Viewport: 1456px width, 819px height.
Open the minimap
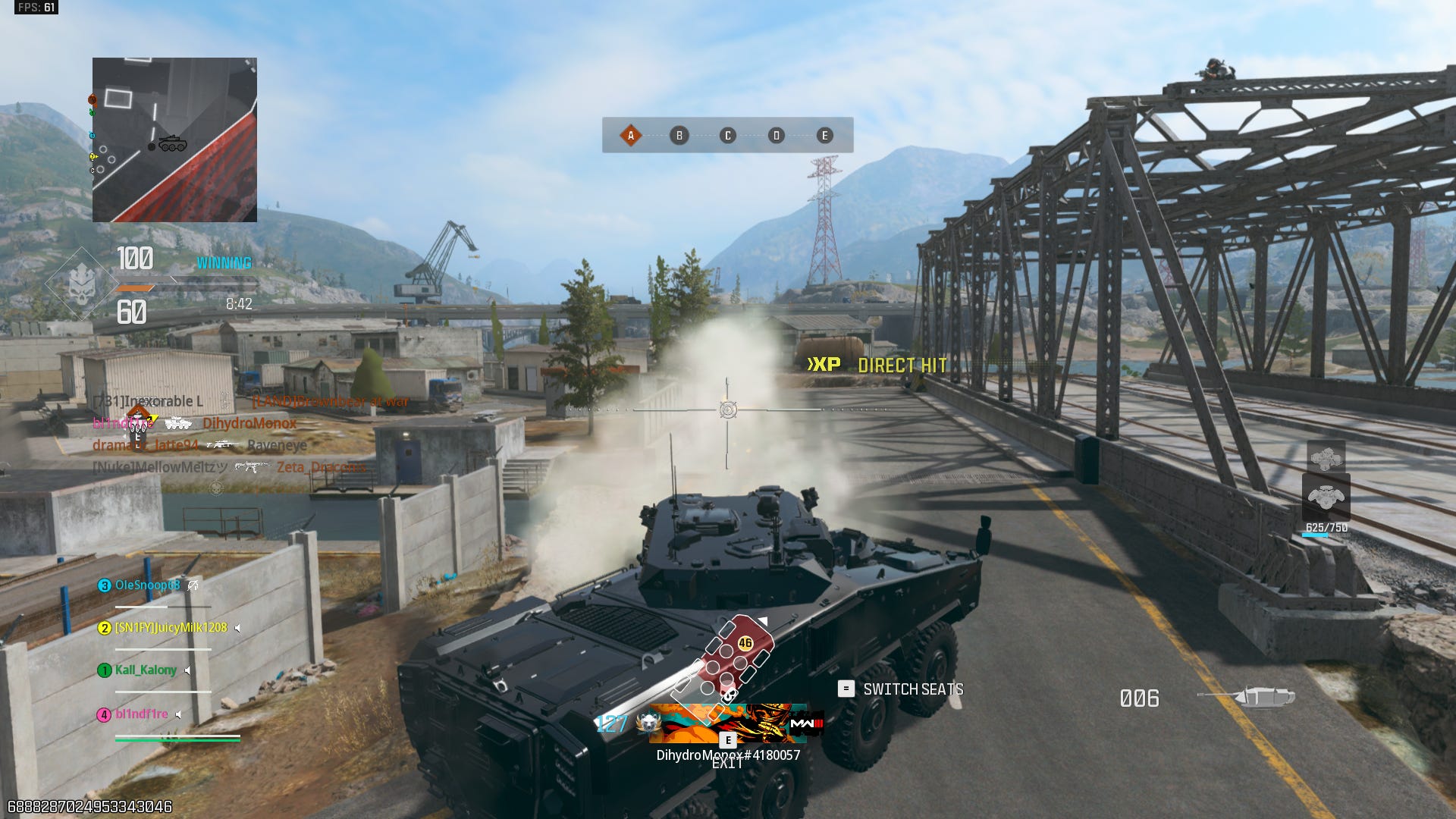tap(174, 140)
